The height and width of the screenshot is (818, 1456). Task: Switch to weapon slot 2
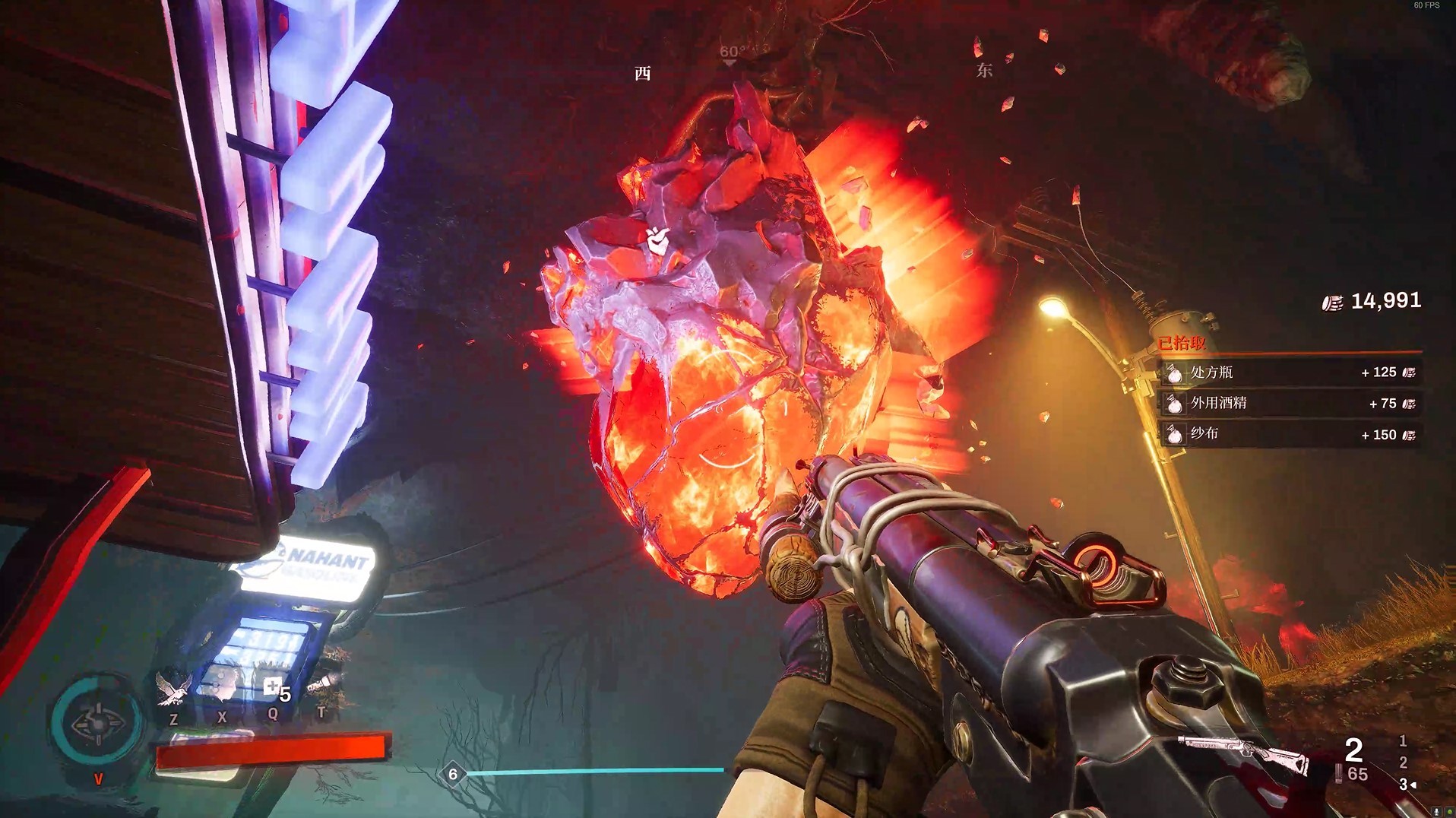tap(1403, 762)
